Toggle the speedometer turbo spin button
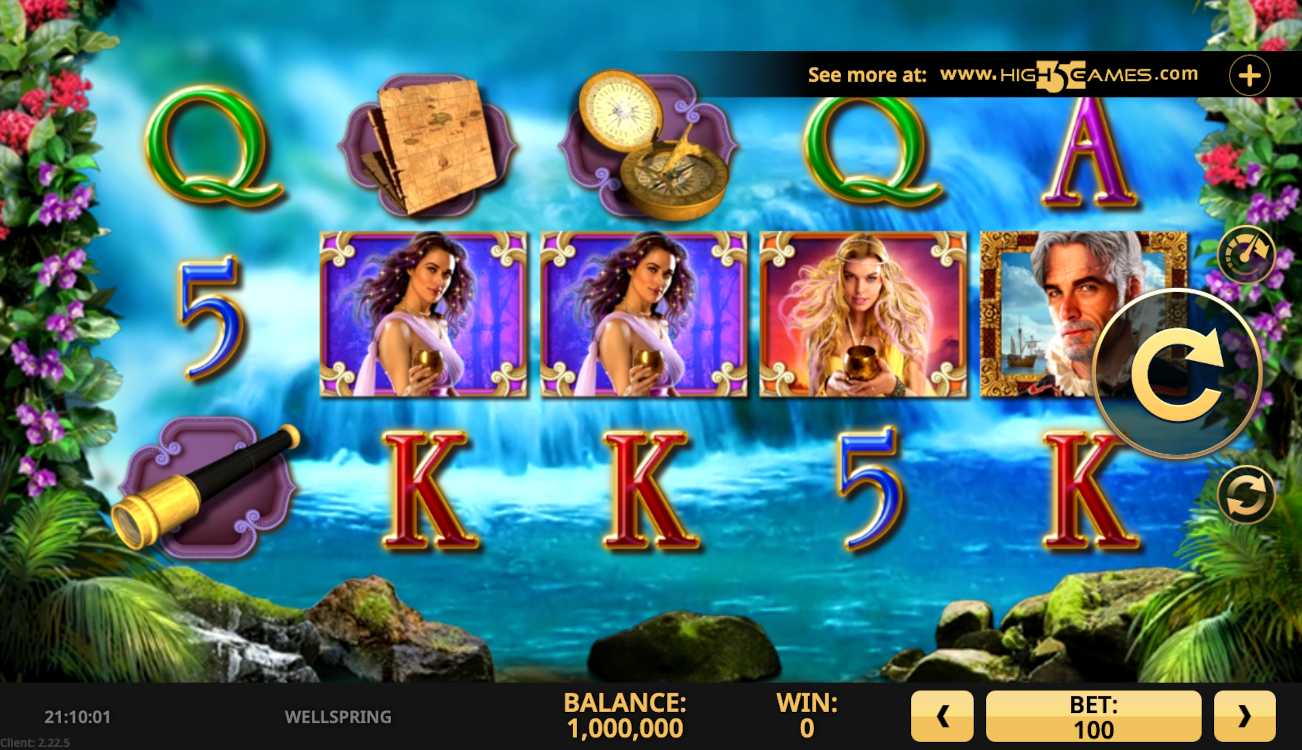 tap(1245, 255)
